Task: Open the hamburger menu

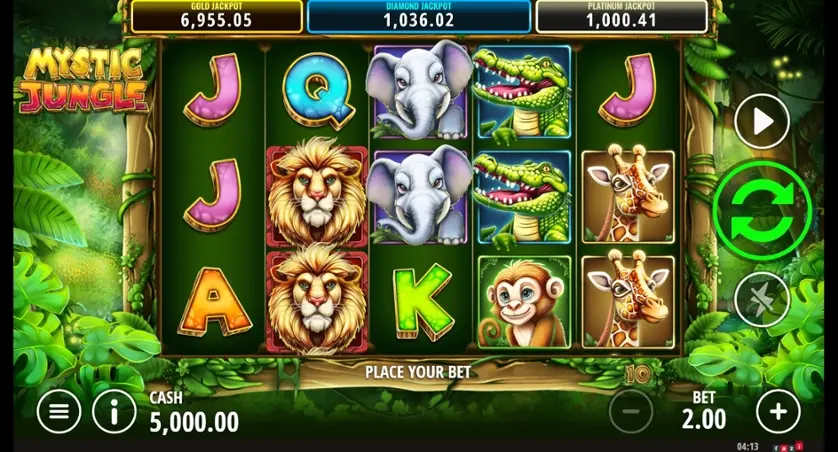Action: click(x=59, y=410)
